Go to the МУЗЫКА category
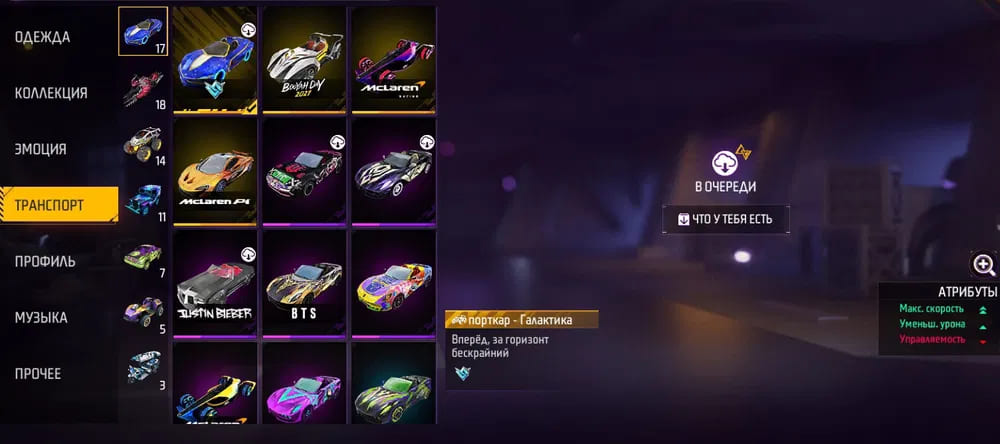 click(41, 317)
